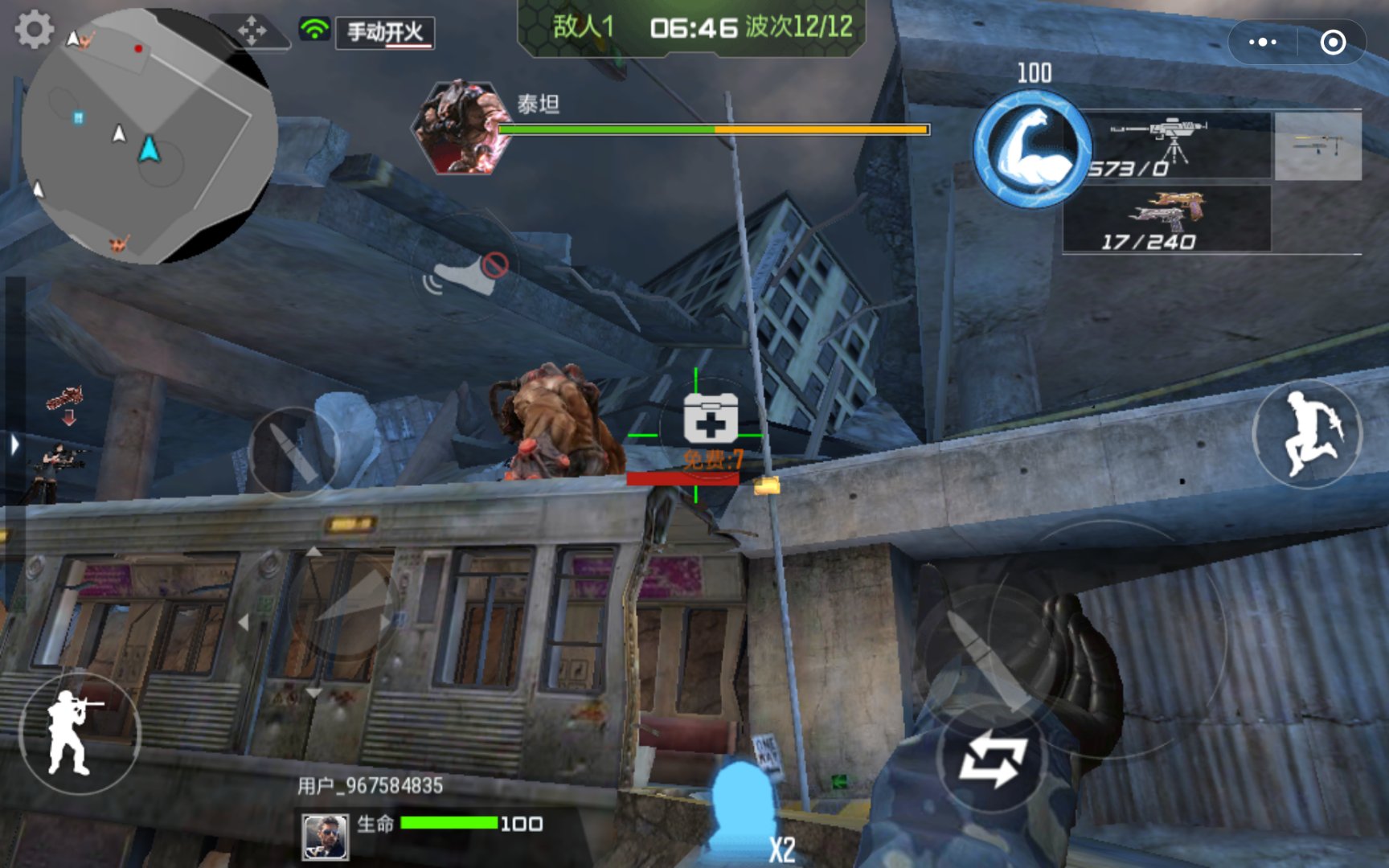Tap the four-arrow layout adjust icon

pyautogui.click(x=252, y=31)
